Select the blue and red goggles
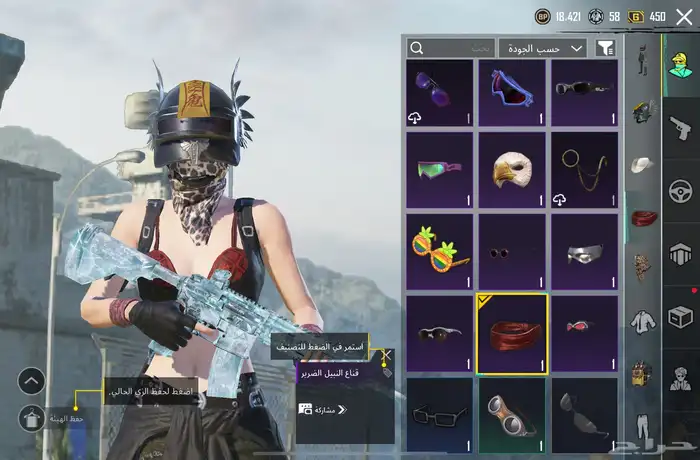700x460 pixels. pyautogui.click(x=512, y=91)
